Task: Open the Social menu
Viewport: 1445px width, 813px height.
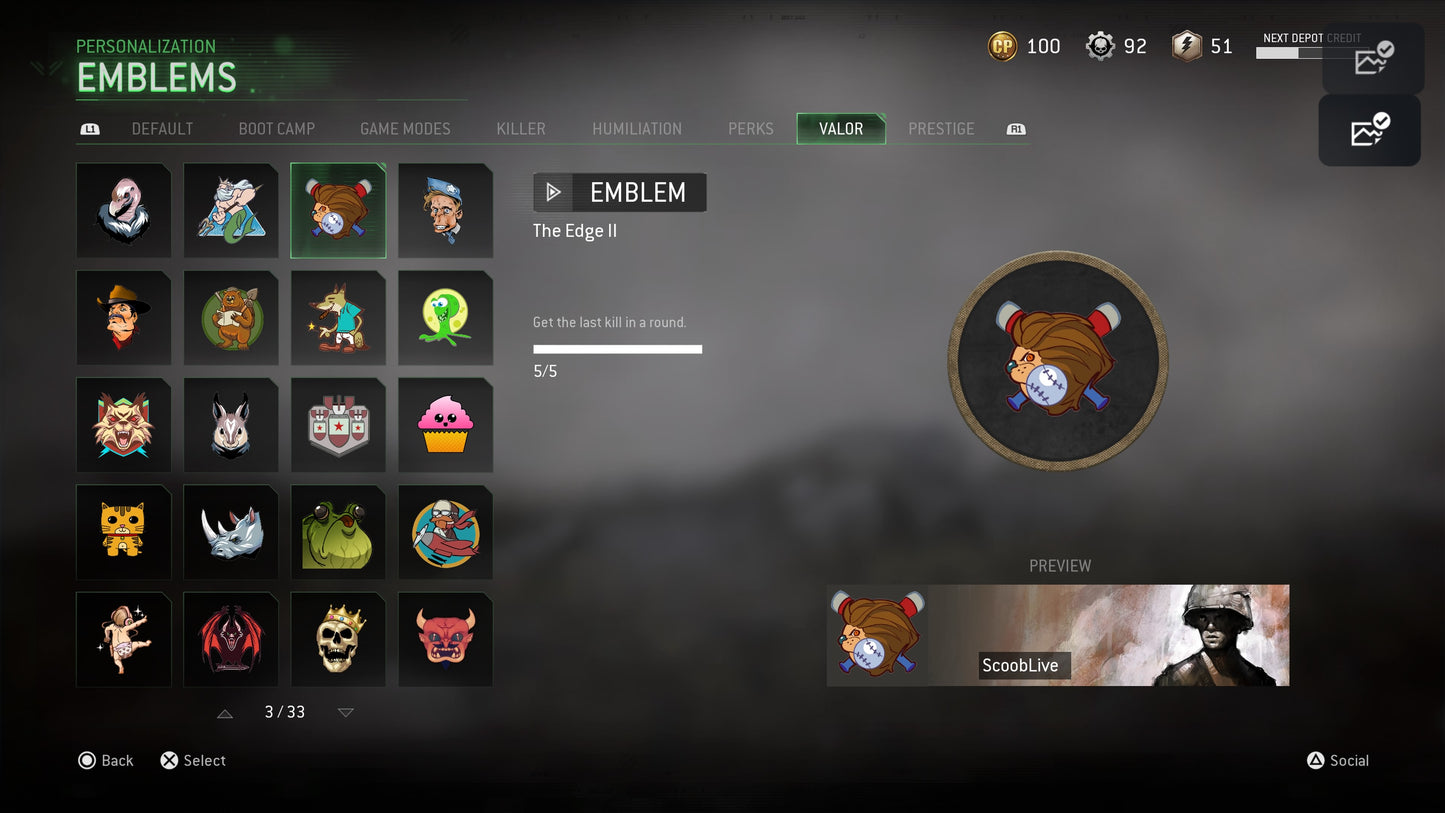Action: 1338,760
